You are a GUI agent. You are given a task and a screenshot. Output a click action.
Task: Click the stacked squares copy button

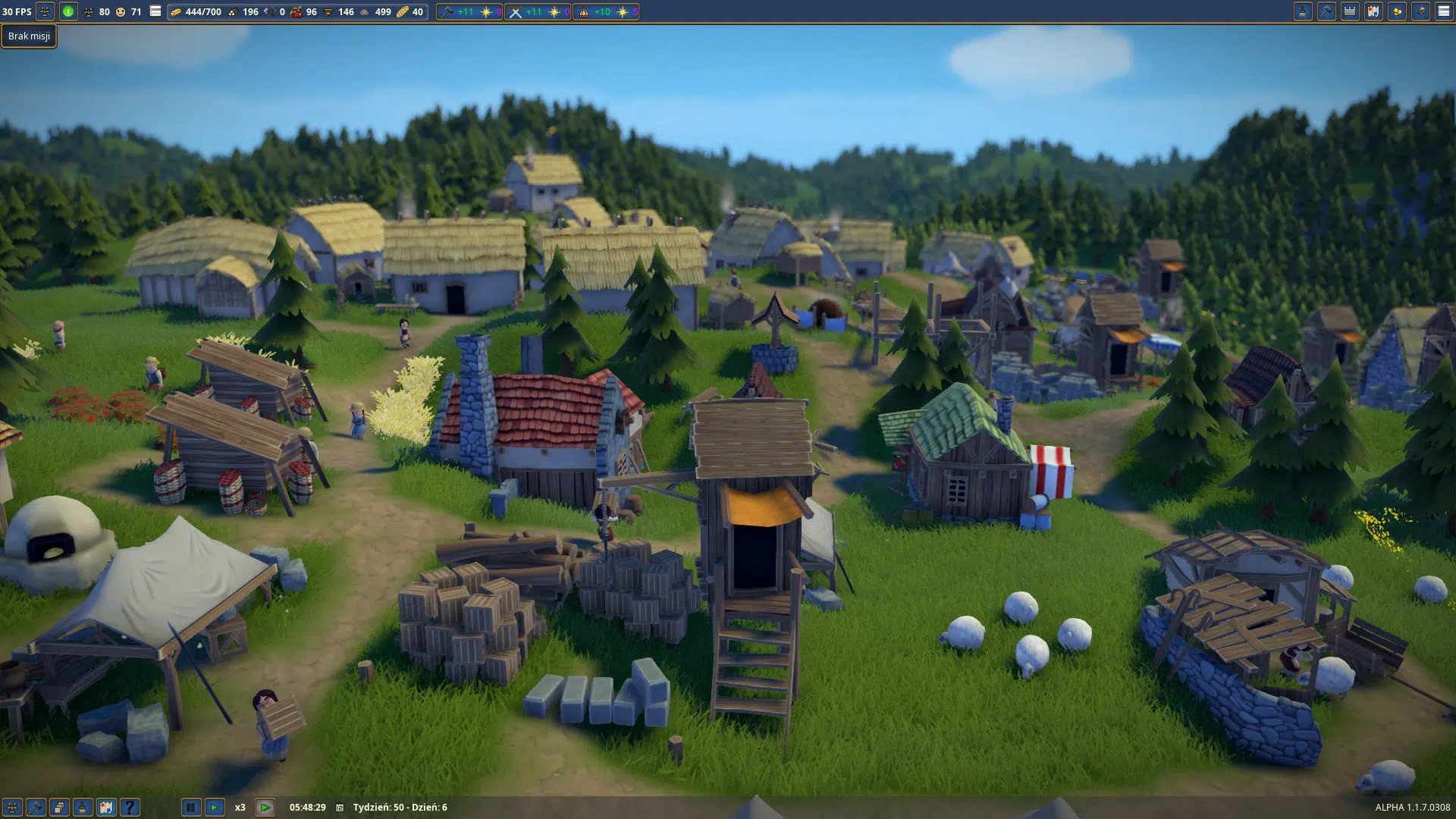tap(59, 808)
